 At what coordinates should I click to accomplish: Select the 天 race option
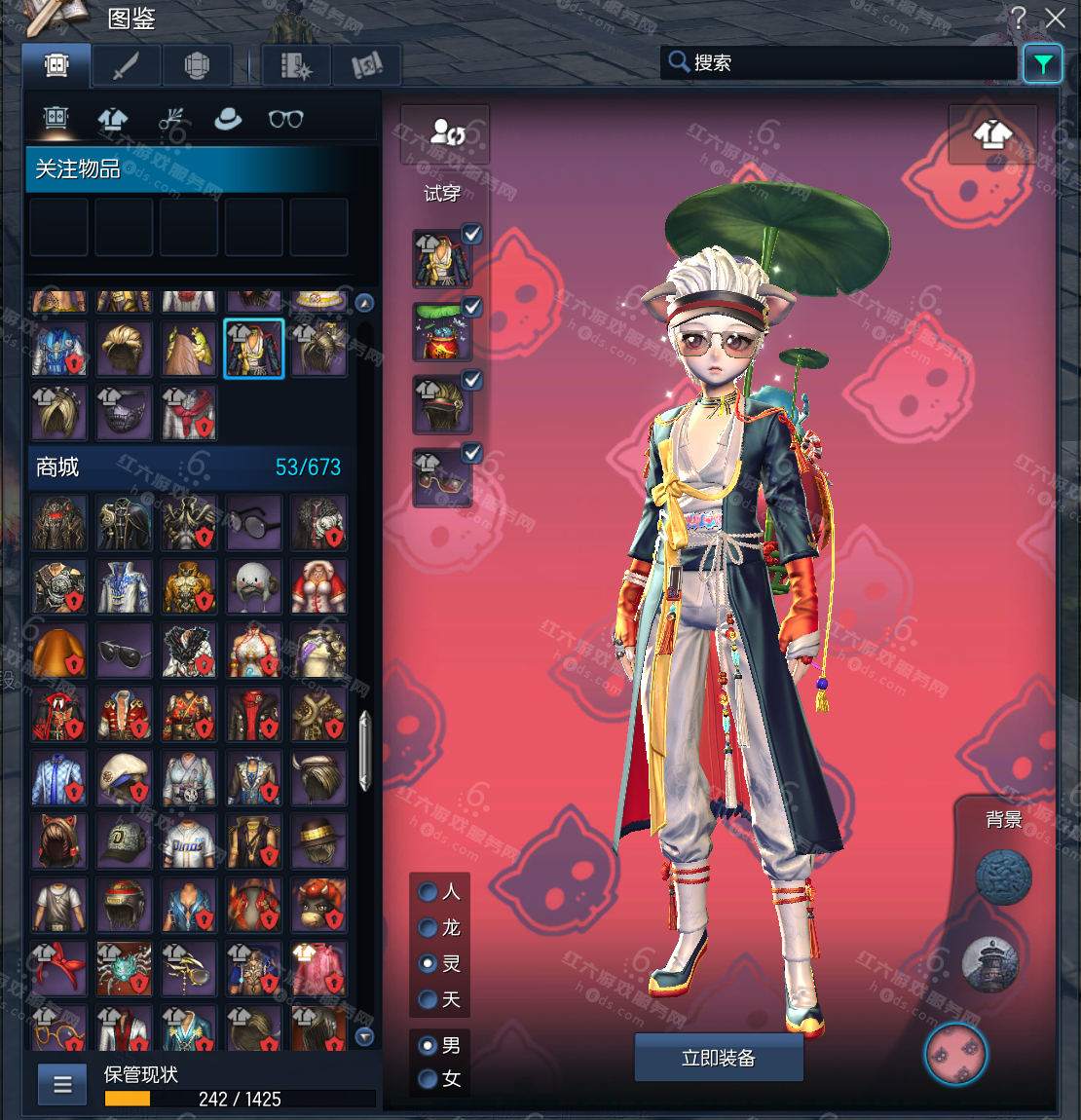428,999
